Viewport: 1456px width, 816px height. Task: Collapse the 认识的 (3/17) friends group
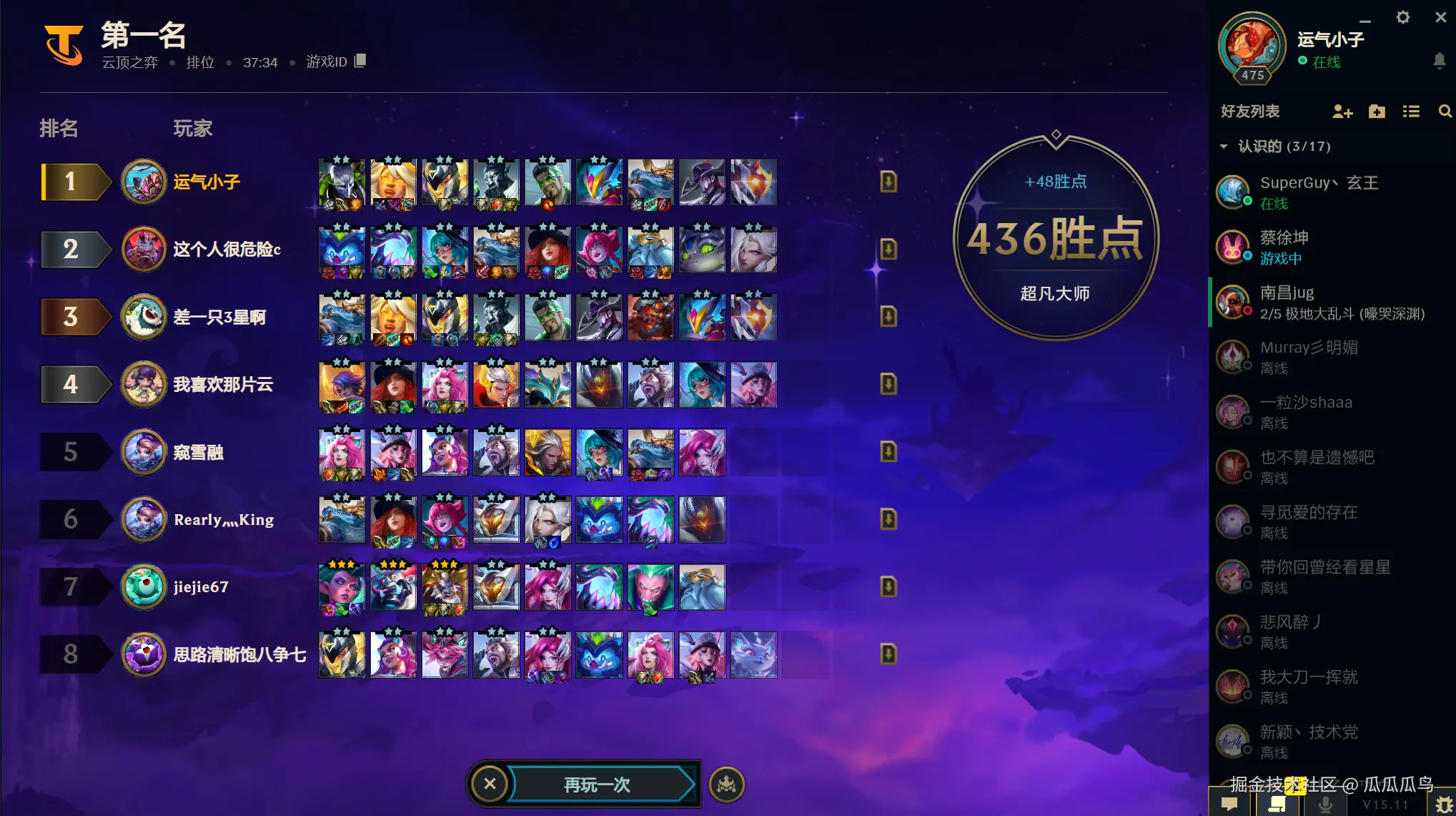[1224, 146]
